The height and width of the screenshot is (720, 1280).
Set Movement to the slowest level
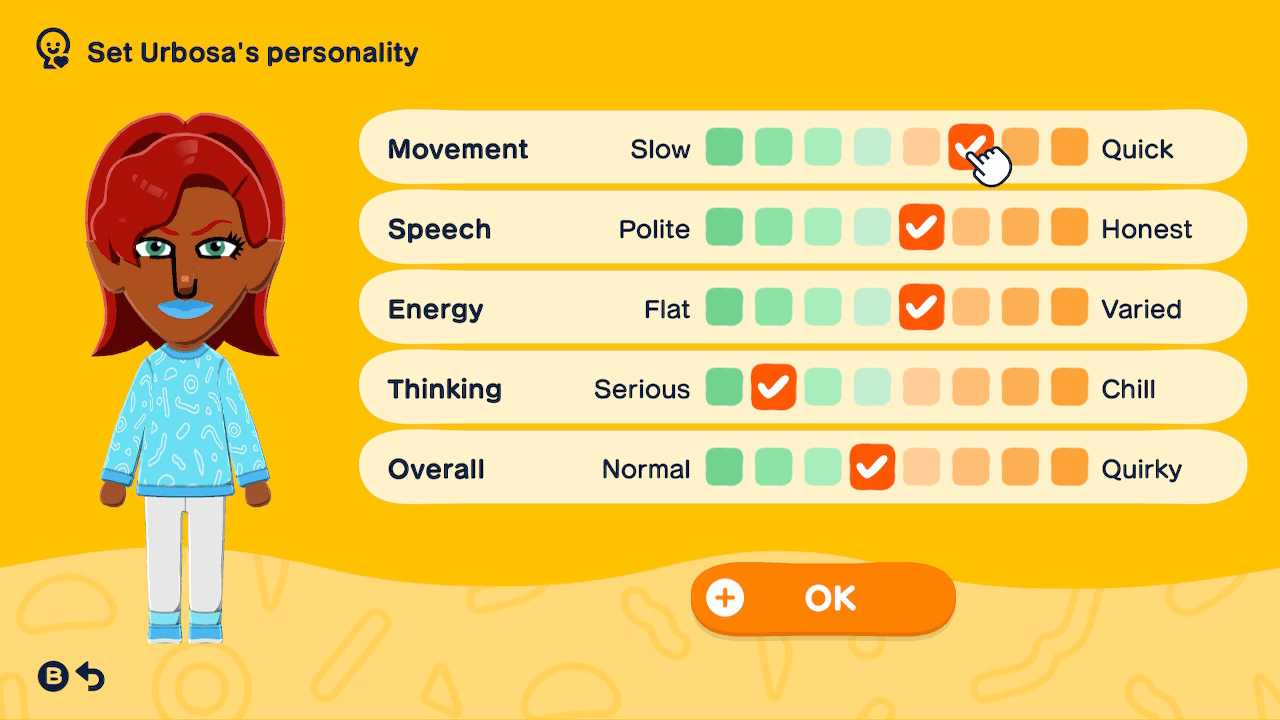pyautogui.click(x=724, y=147)
